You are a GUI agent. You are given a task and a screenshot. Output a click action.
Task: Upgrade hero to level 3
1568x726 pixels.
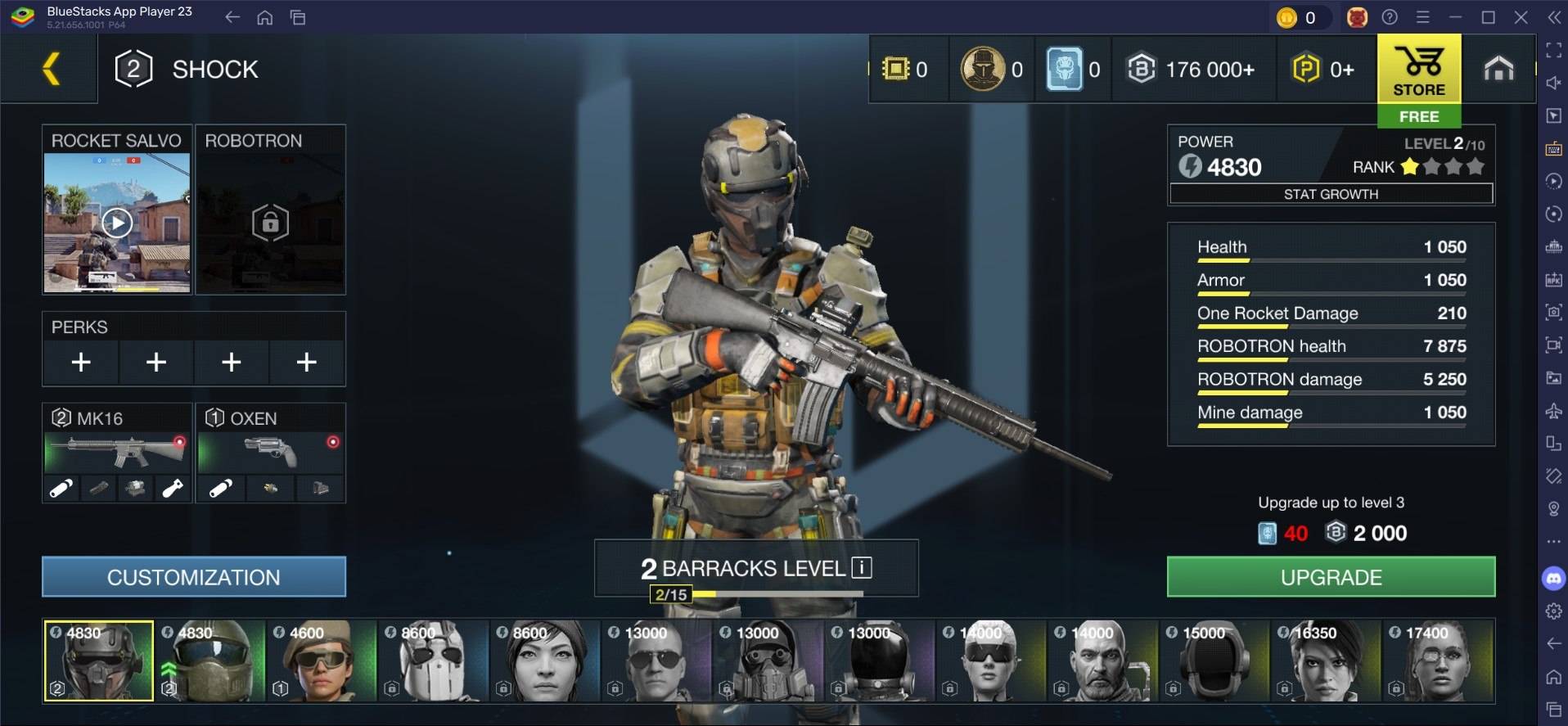pos(1331,577)
